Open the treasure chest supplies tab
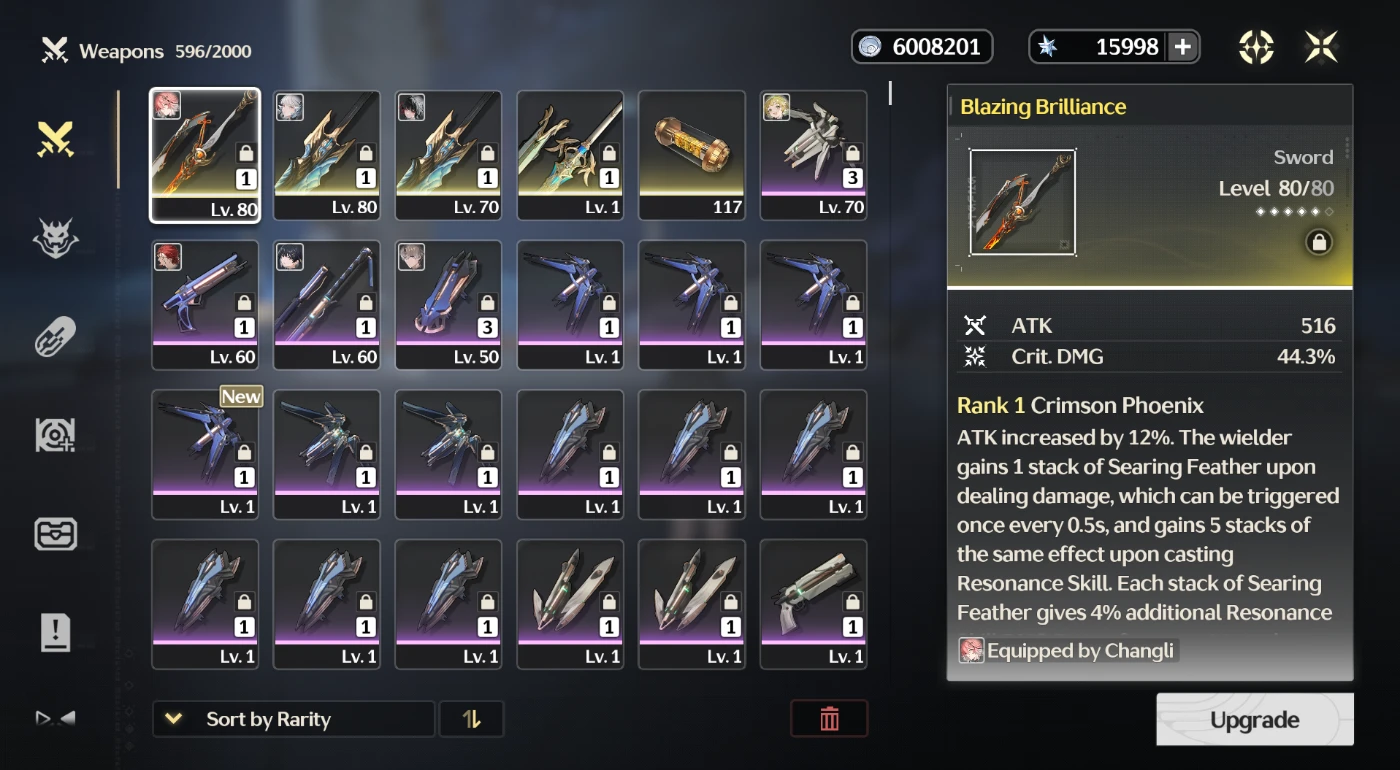The height and width of the screenshot is (770, 1400). [56, 534]
